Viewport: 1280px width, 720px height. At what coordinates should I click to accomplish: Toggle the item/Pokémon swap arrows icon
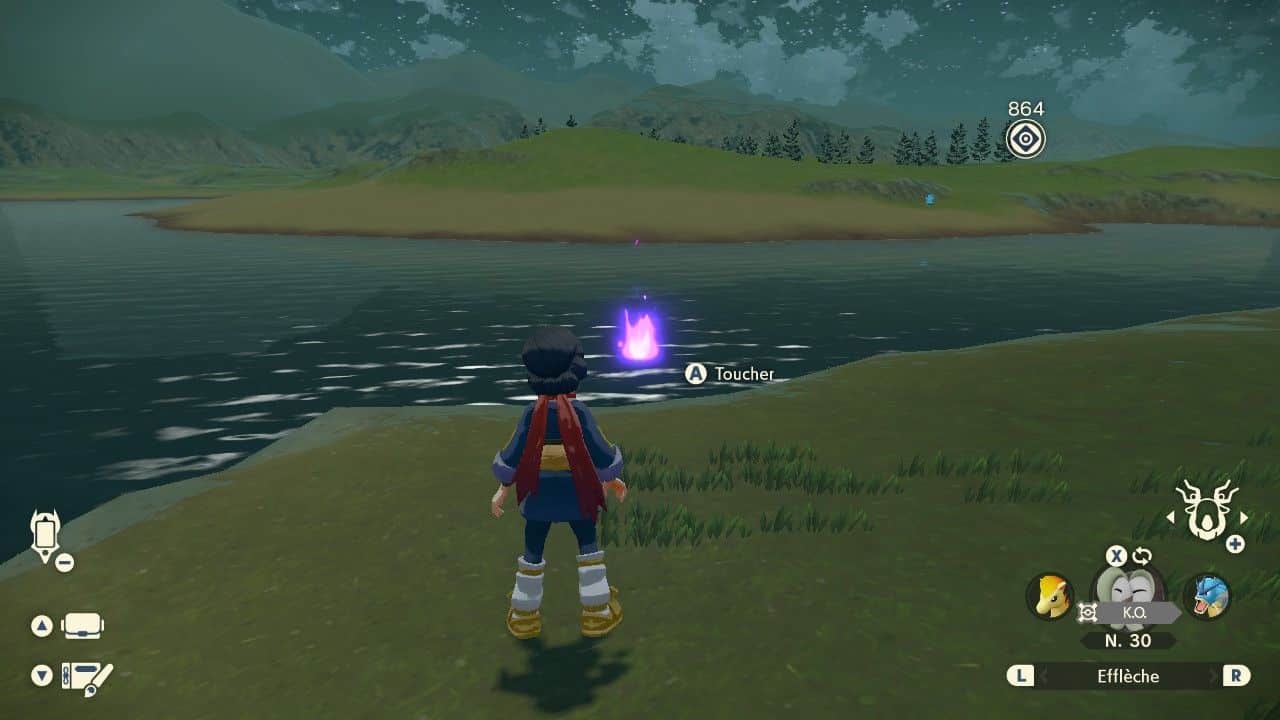(x=1142, y=556)
